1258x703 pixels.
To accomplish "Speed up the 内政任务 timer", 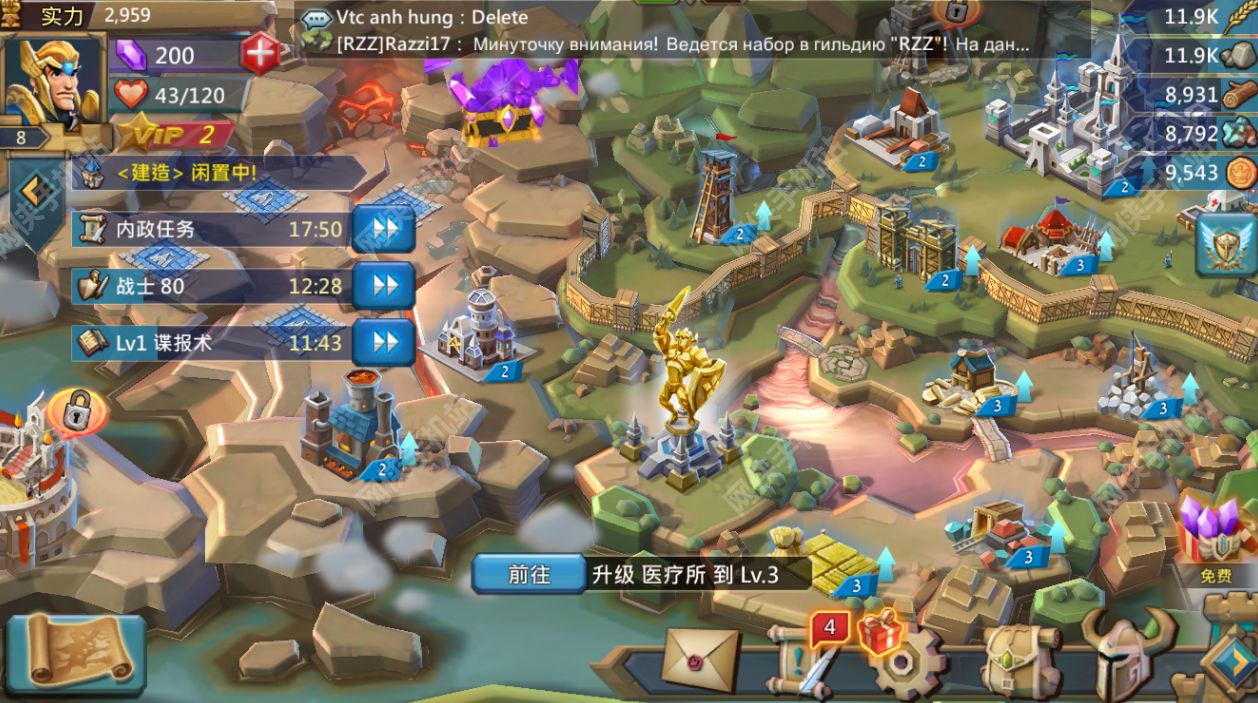I will tap(383, 229).
